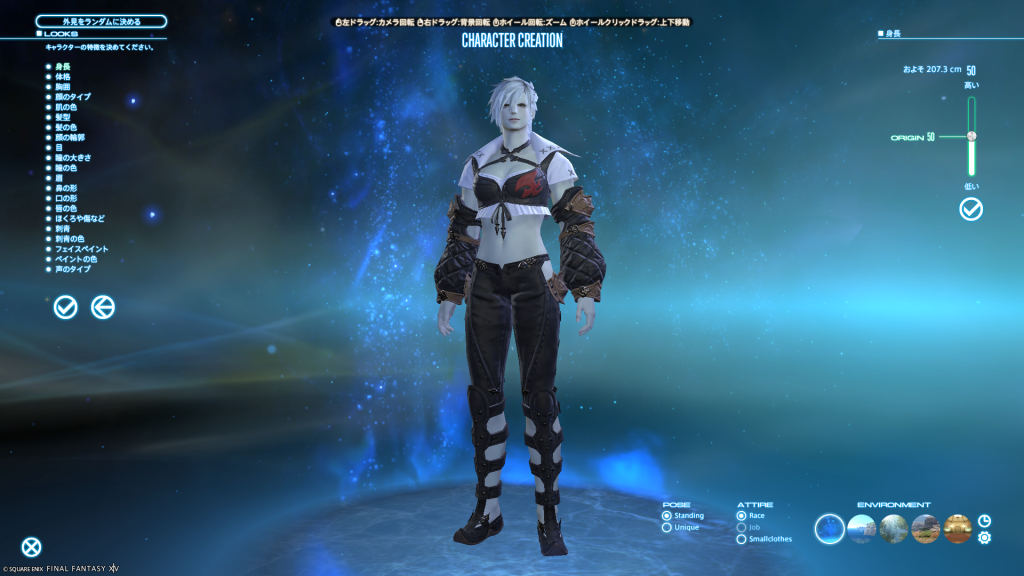Click the 外見をランダムに決める randomize button

101,21
